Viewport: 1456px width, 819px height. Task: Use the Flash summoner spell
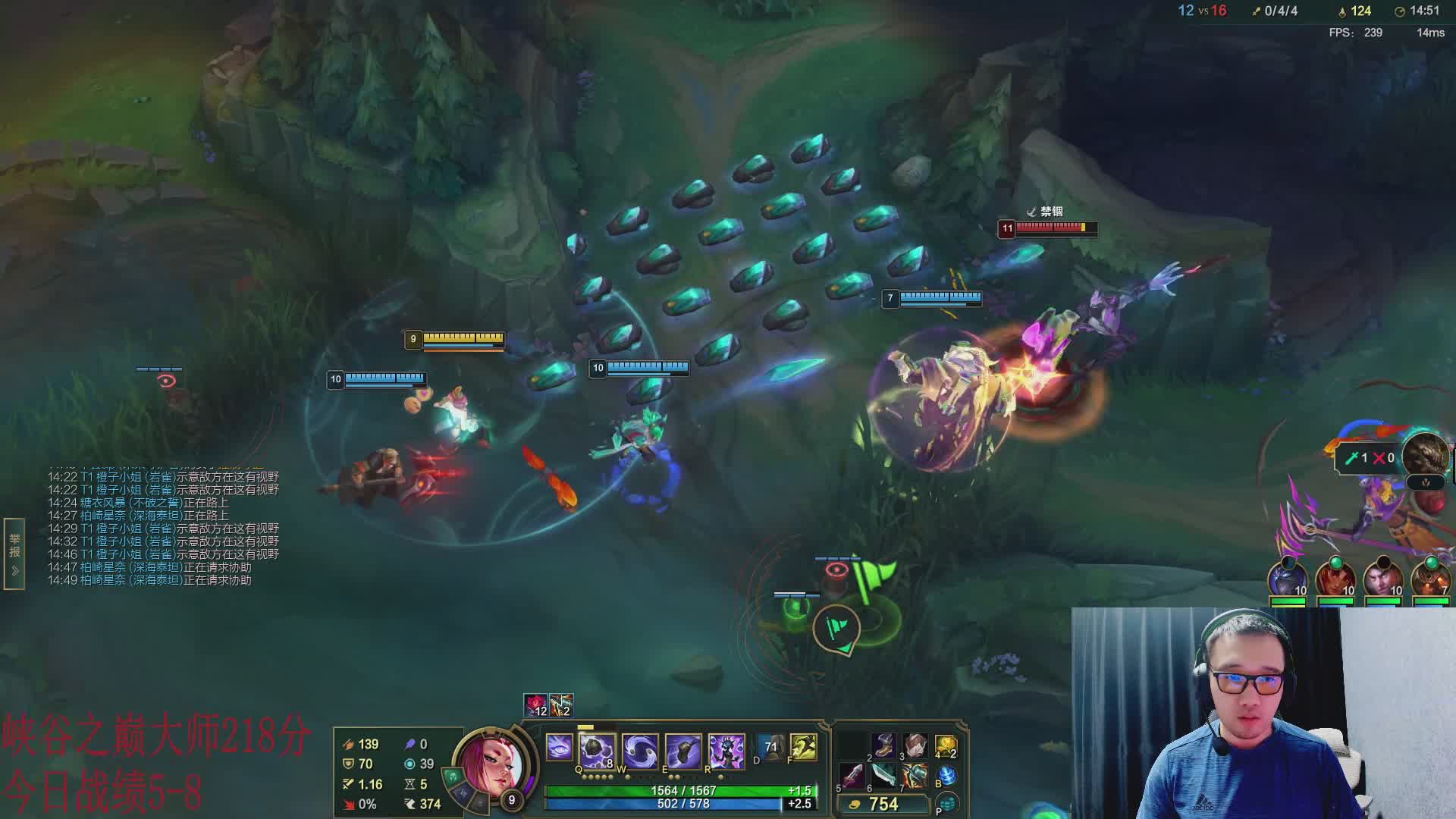[804, 747]
